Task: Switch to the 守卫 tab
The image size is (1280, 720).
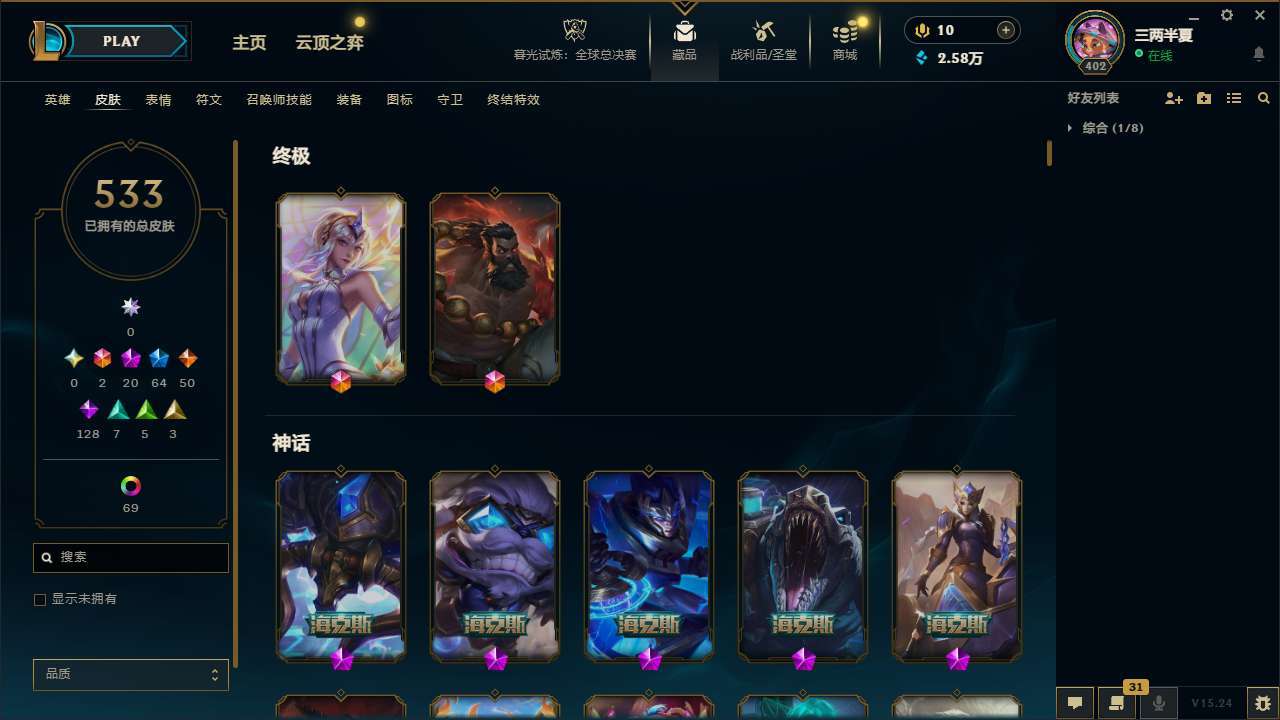Action: (449, 100)
